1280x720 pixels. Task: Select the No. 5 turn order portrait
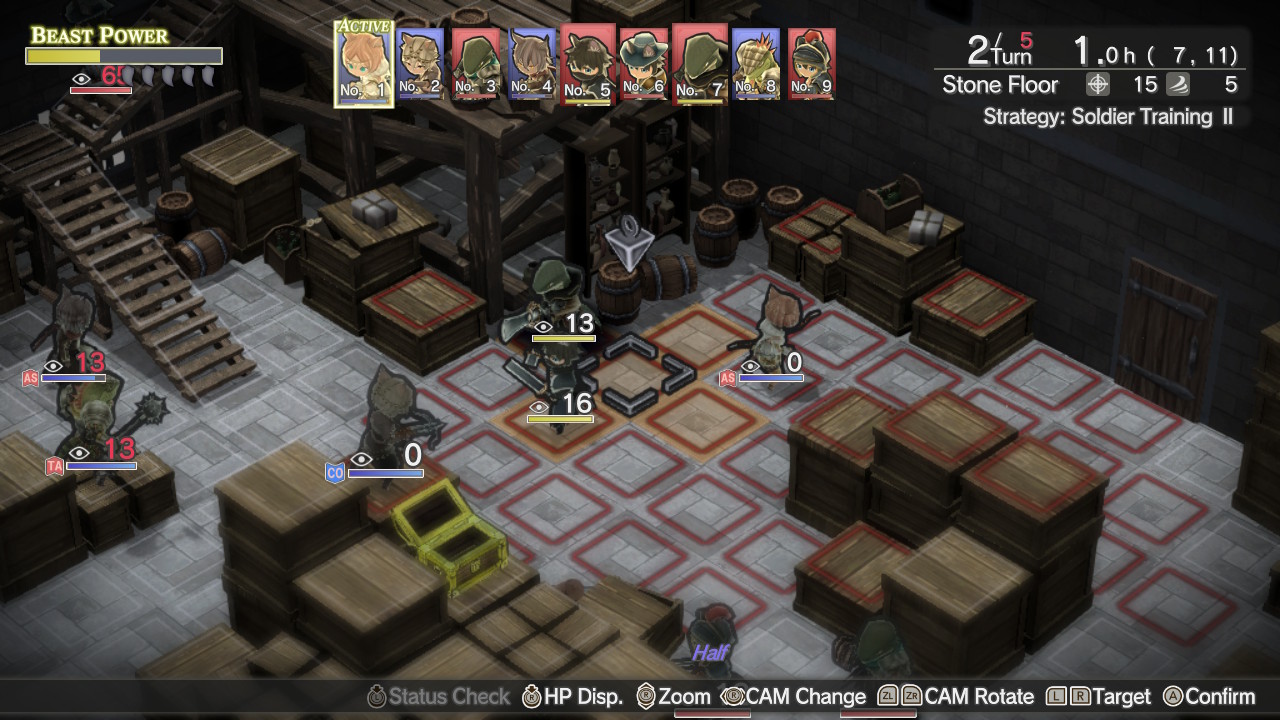click(588, 63)
